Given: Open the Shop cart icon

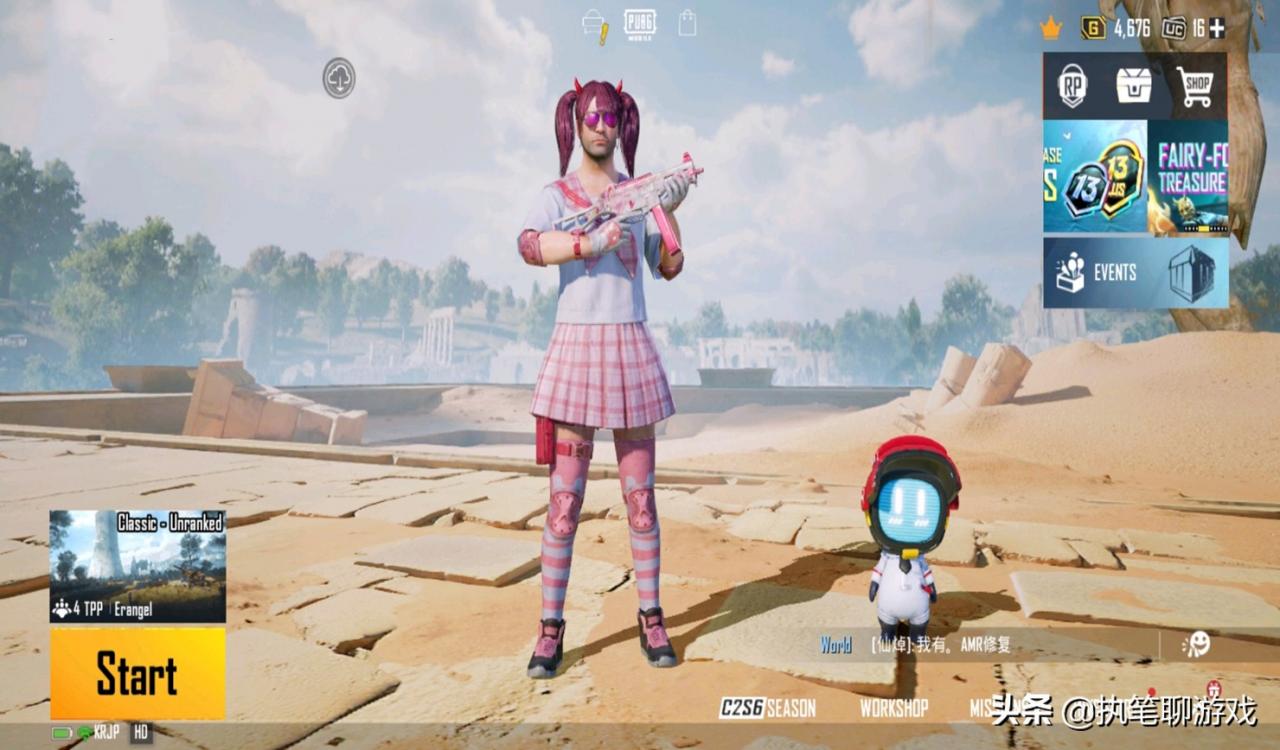Looking at the screenshot, I should pos(1194,86).
